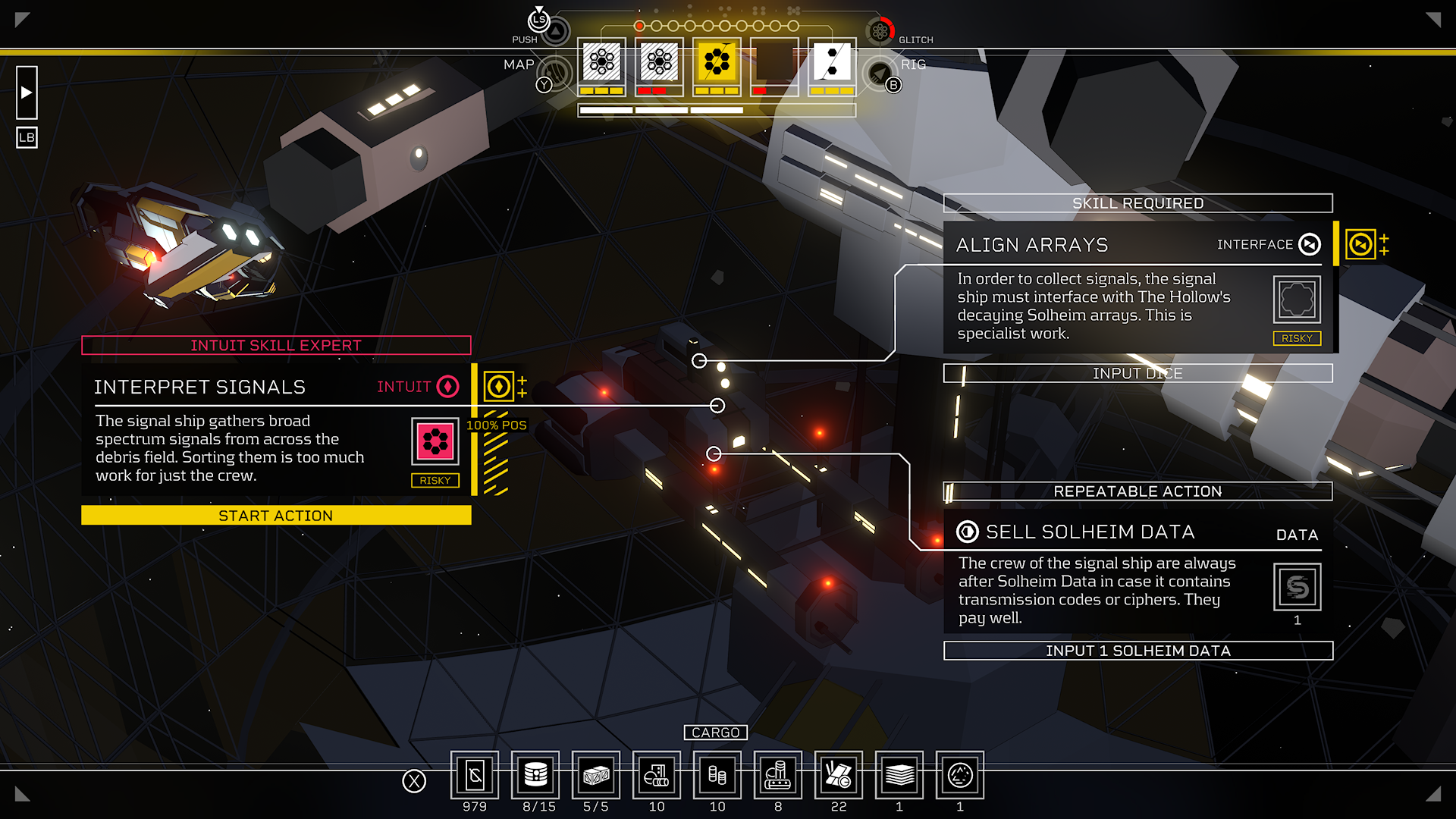This screenshot has height=819, width=1456.
Task: Click the play arrow side panel button
Action: (27, 93)
